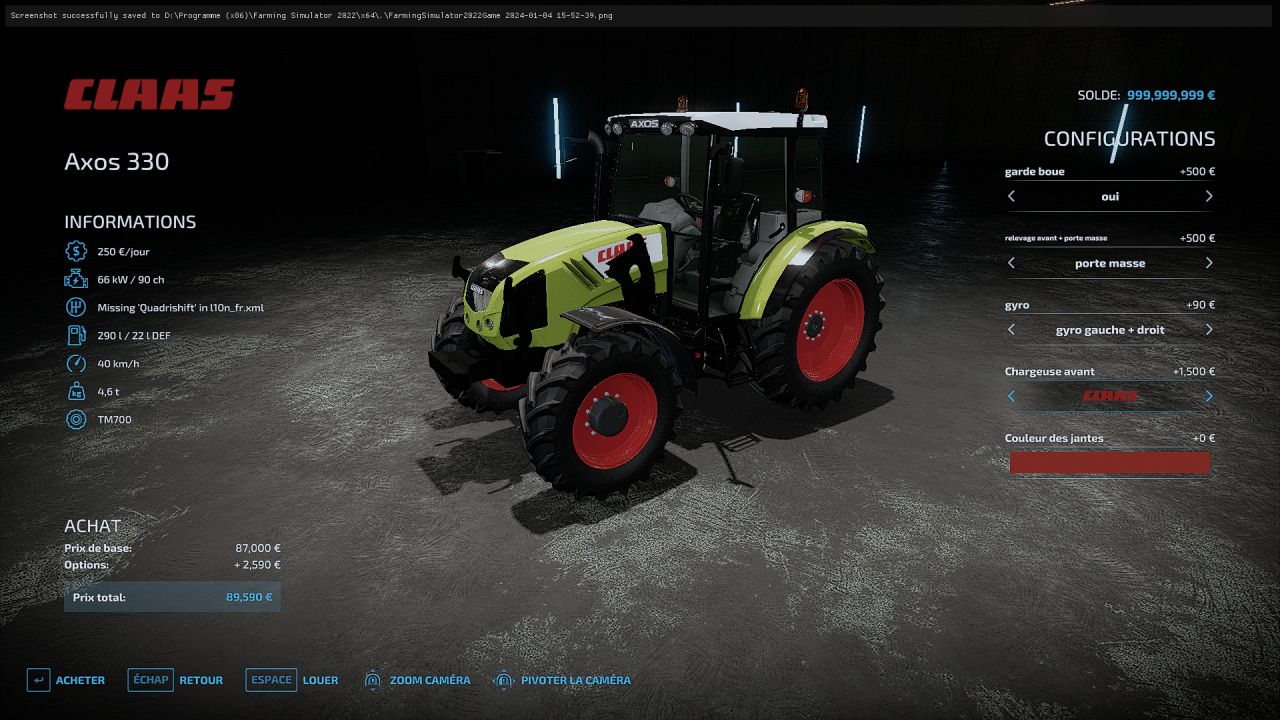Choose previous gyro configuration
This screenshot has width=1280, height=720.
(1011, 329)
